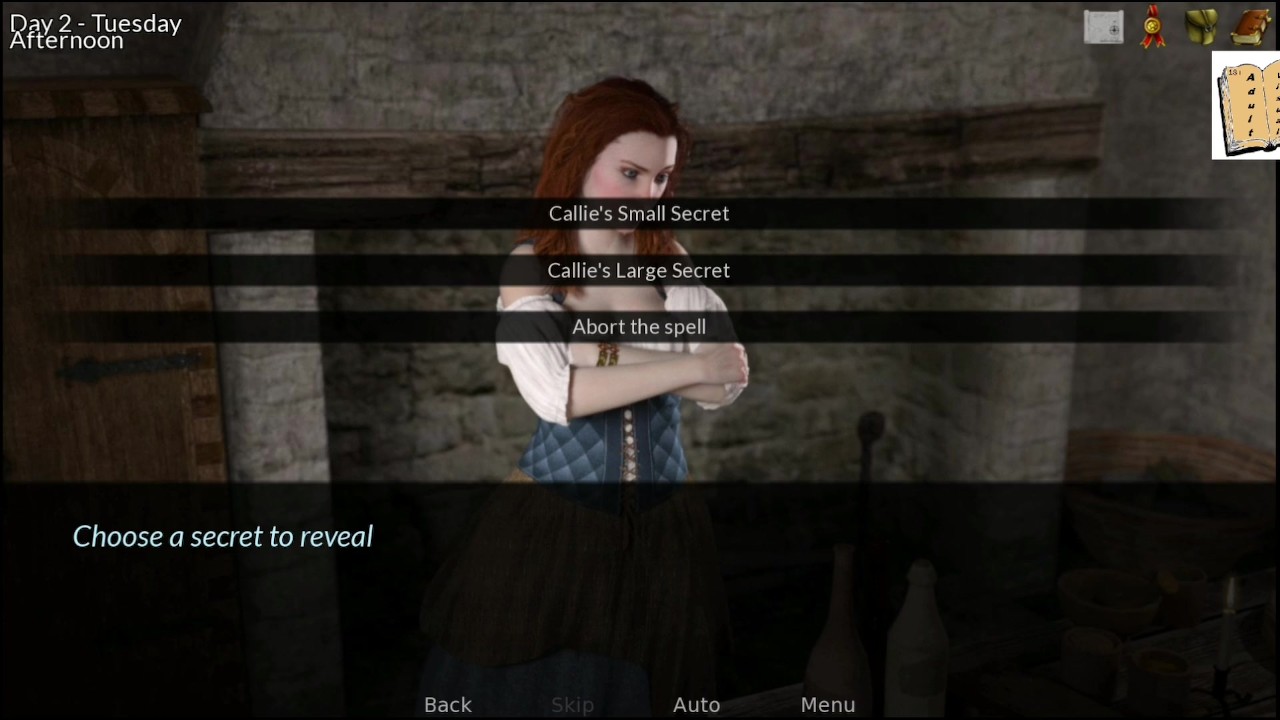Open the Menu button
1280x720 pixels.
[x=827, y=704]
